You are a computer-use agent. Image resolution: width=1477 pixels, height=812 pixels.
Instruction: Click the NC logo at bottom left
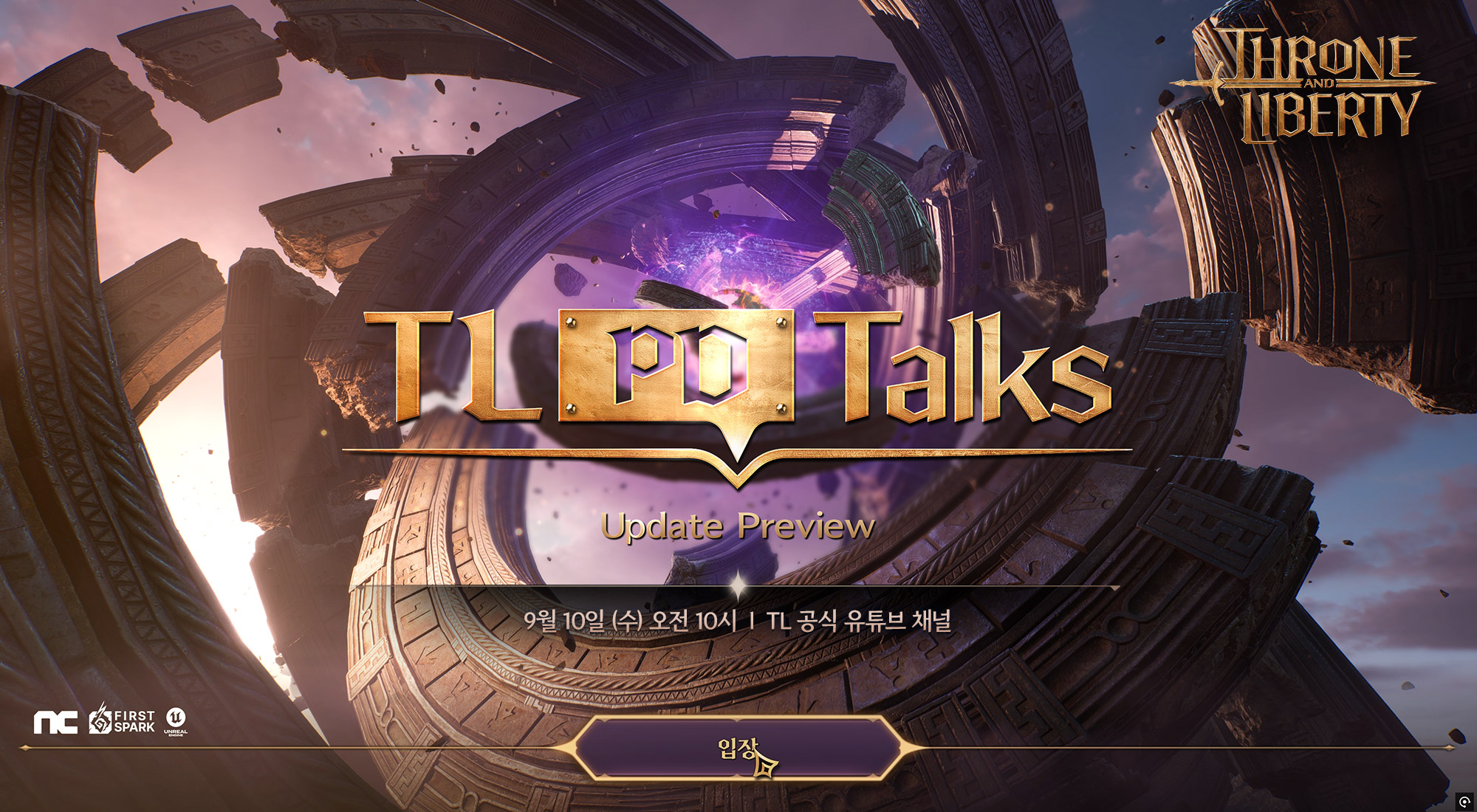point(55,721)
